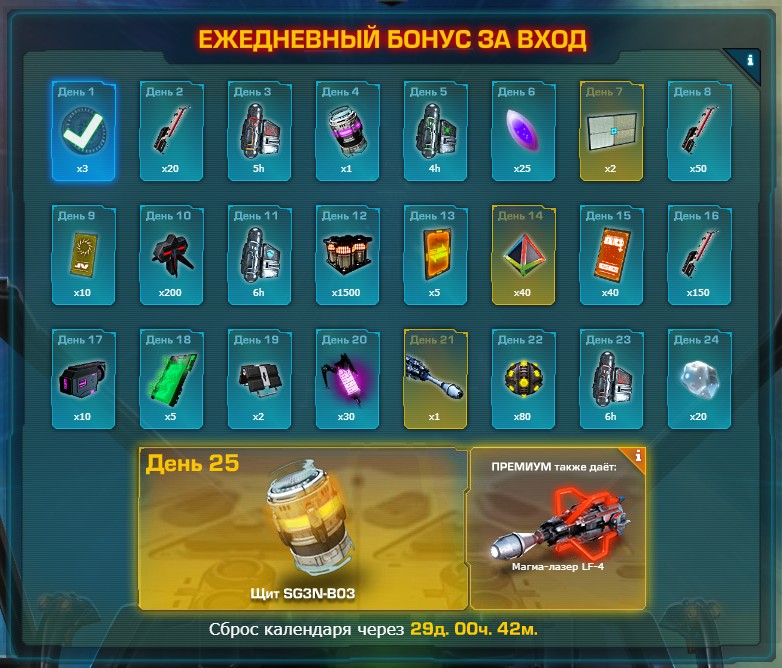Choose the Day 4 reward tile
This screenshot has height=668, width=782.
347,131
